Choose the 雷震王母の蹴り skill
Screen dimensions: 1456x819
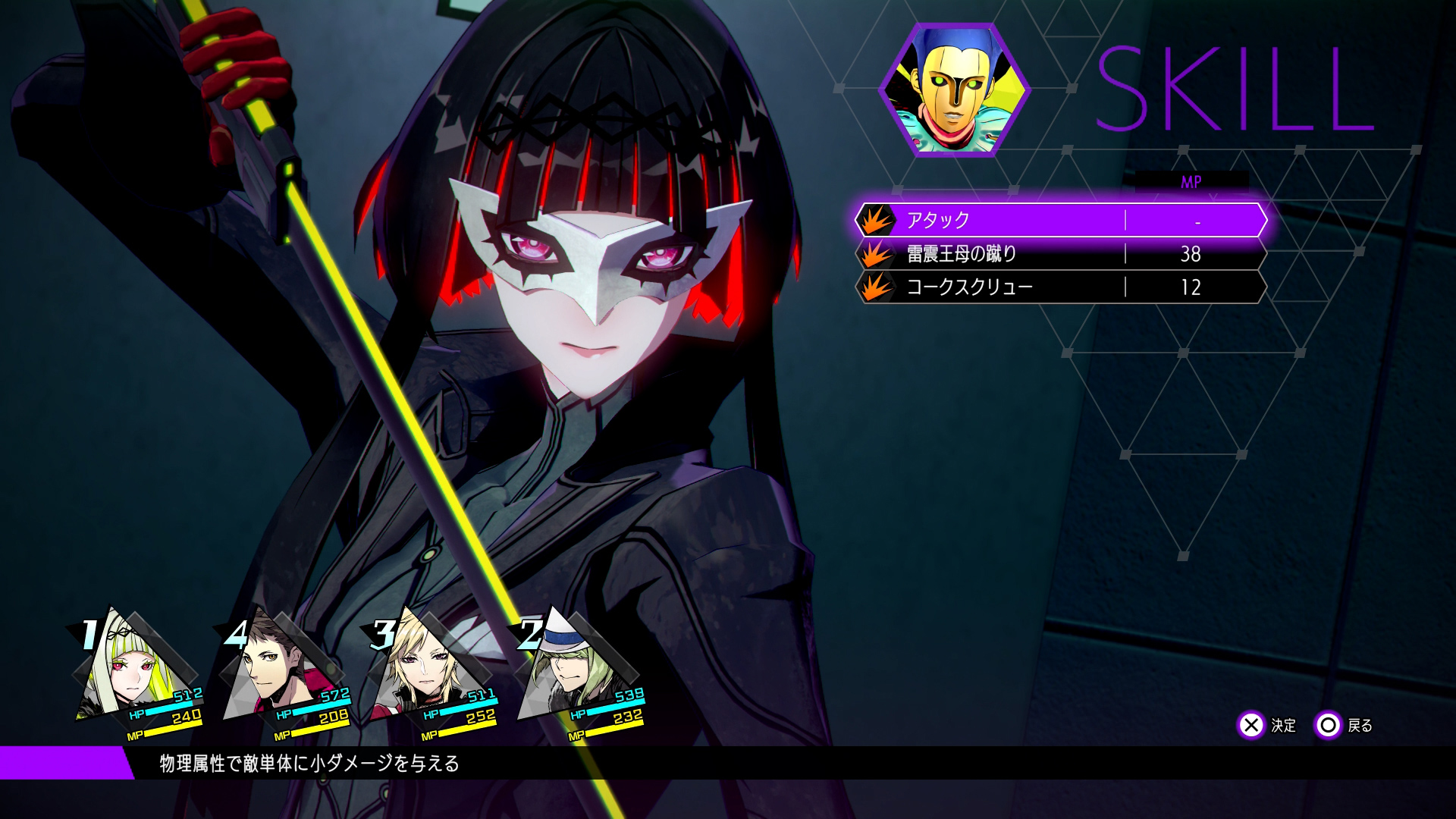click(1060, 254)
